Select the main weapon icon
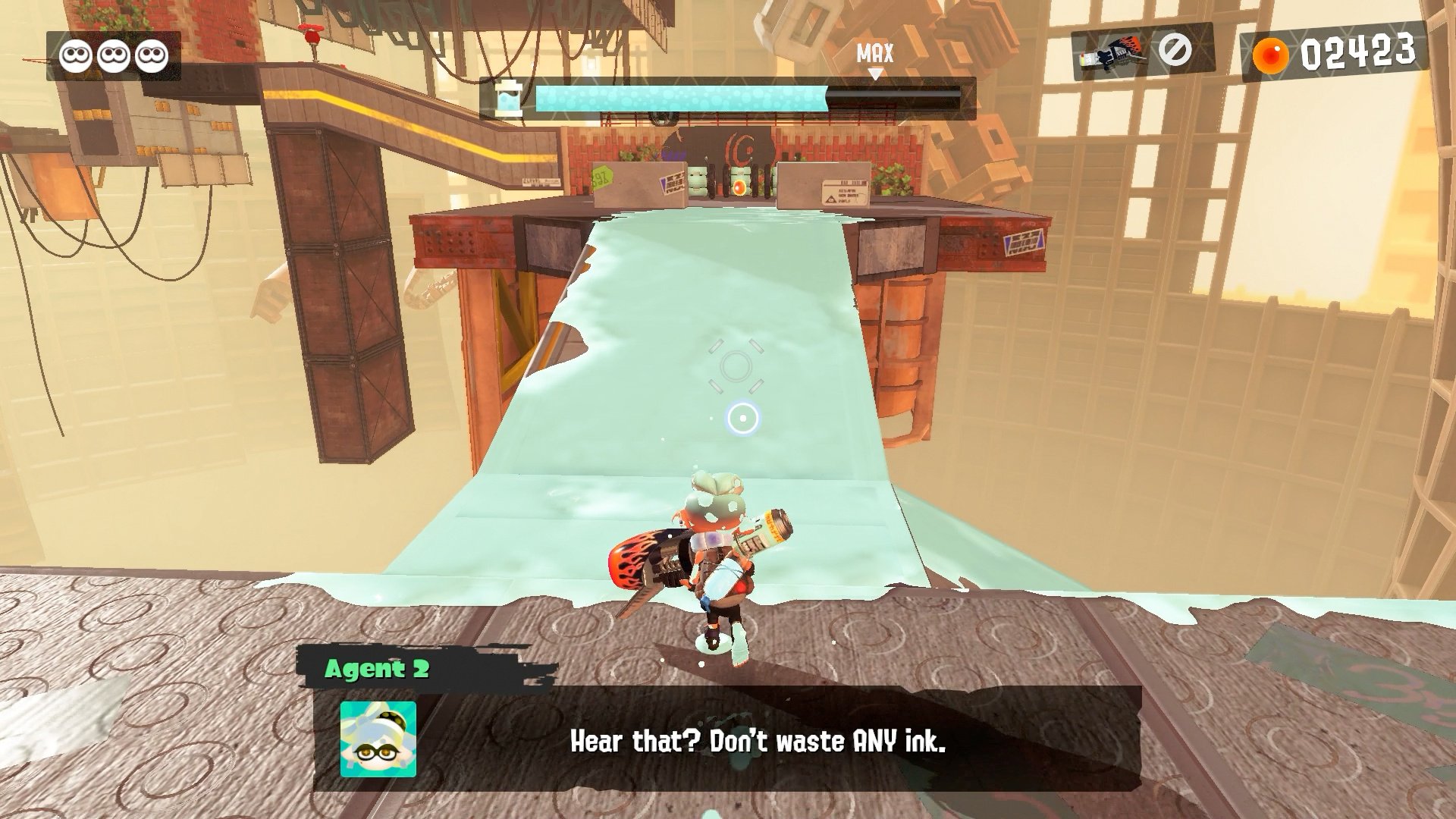 (x=1110, y=52)
